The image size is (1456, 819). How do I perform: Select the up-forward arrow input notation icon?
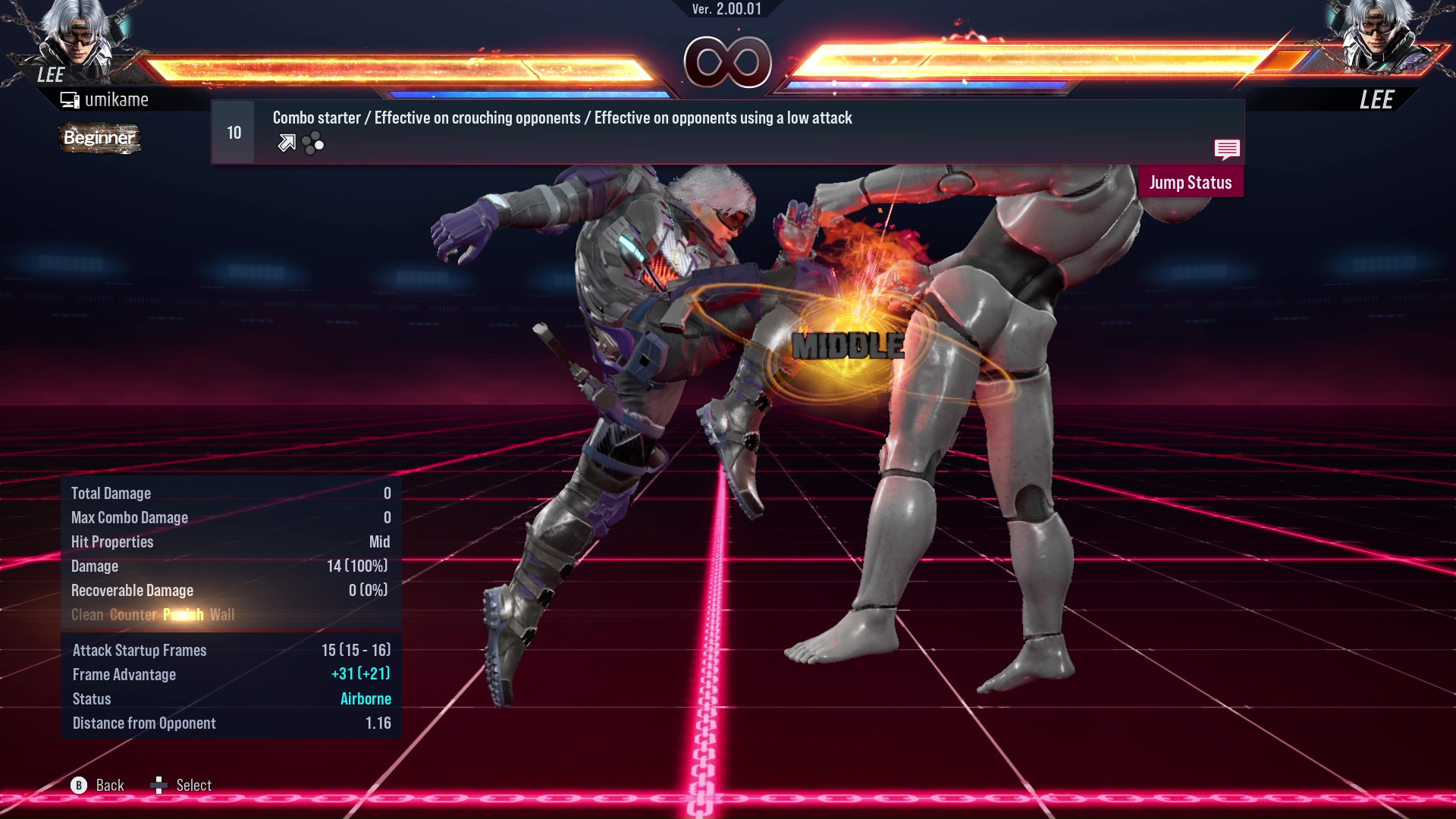coord(287,142)
